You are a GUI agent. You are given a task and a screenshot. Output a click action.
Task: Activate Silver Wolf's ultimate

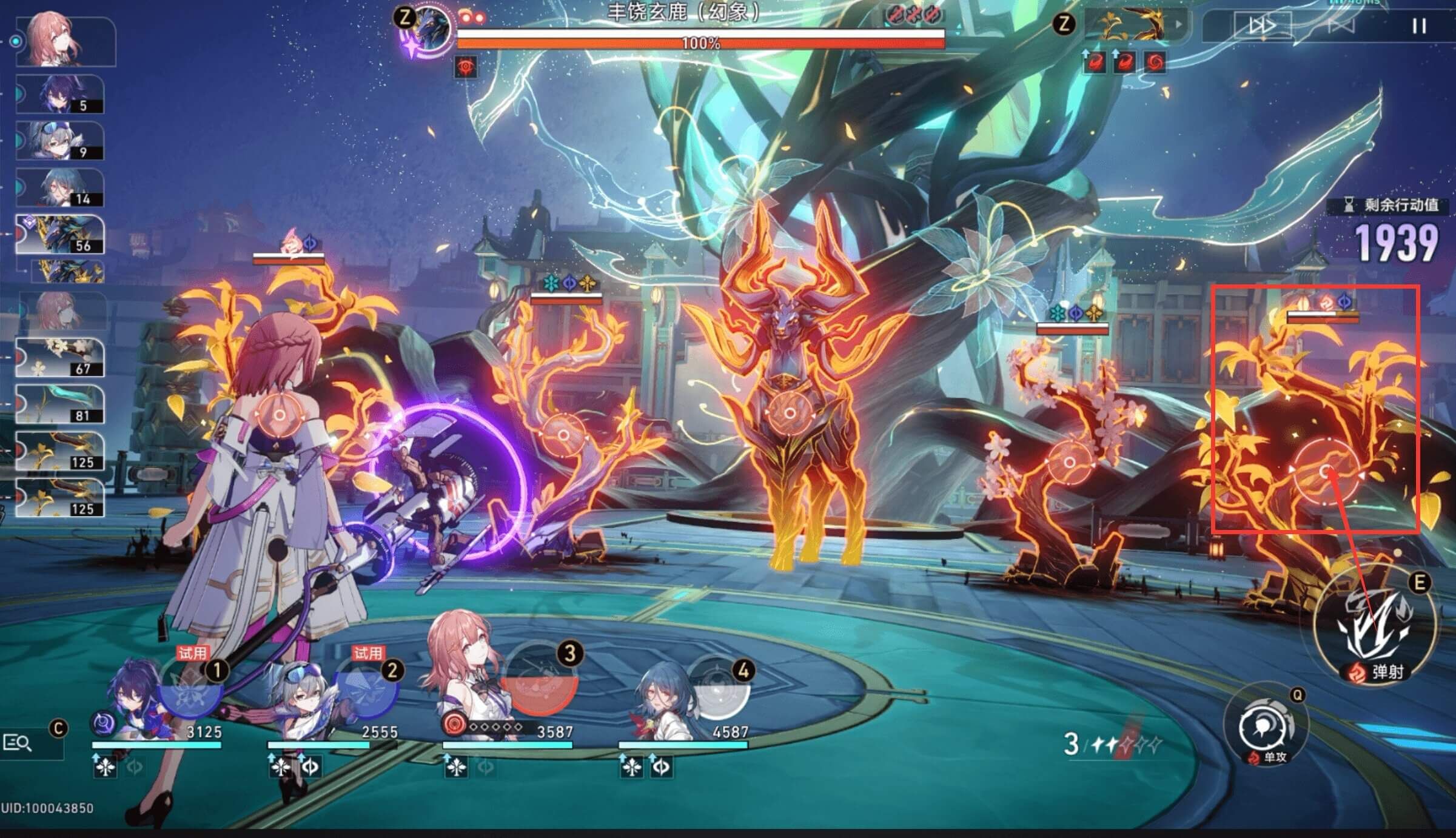coord(366,691)
